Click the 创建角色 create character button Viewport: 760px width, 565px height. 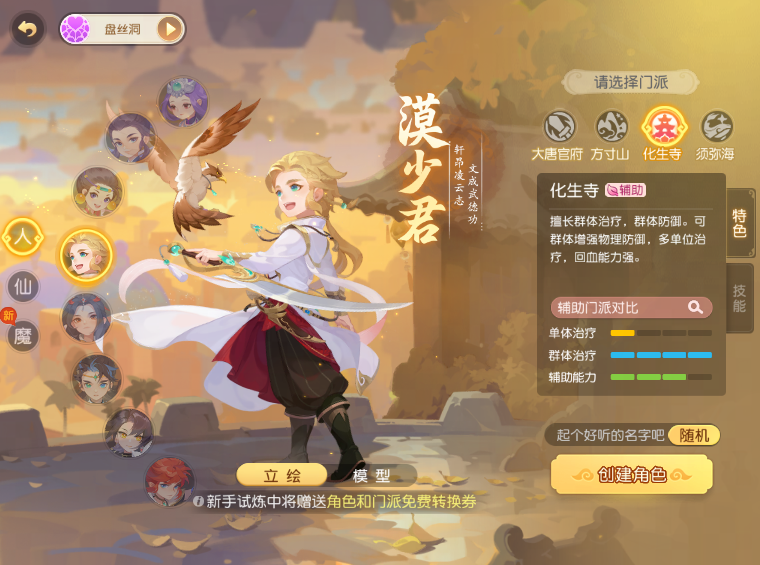(631, 475)
